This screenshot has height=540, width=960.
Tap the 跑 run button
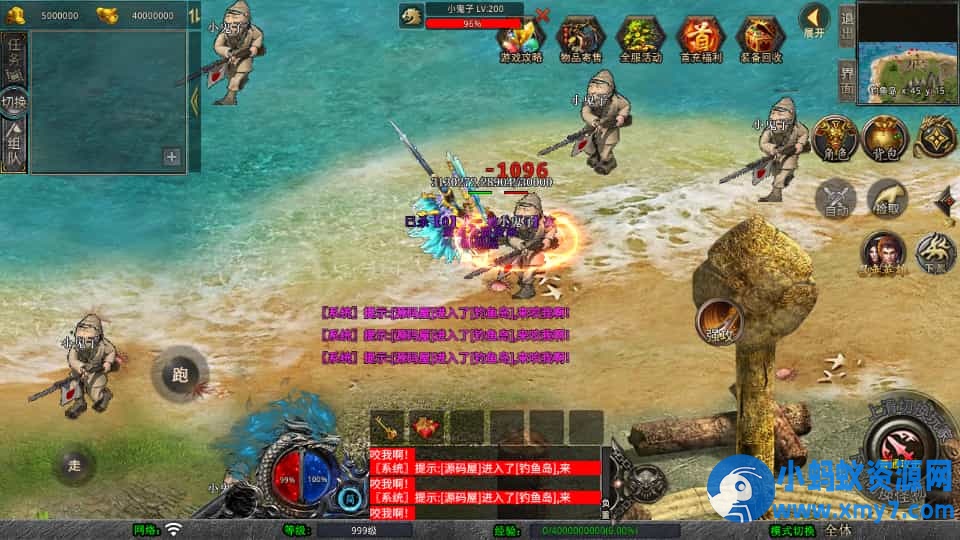(180, 375)
